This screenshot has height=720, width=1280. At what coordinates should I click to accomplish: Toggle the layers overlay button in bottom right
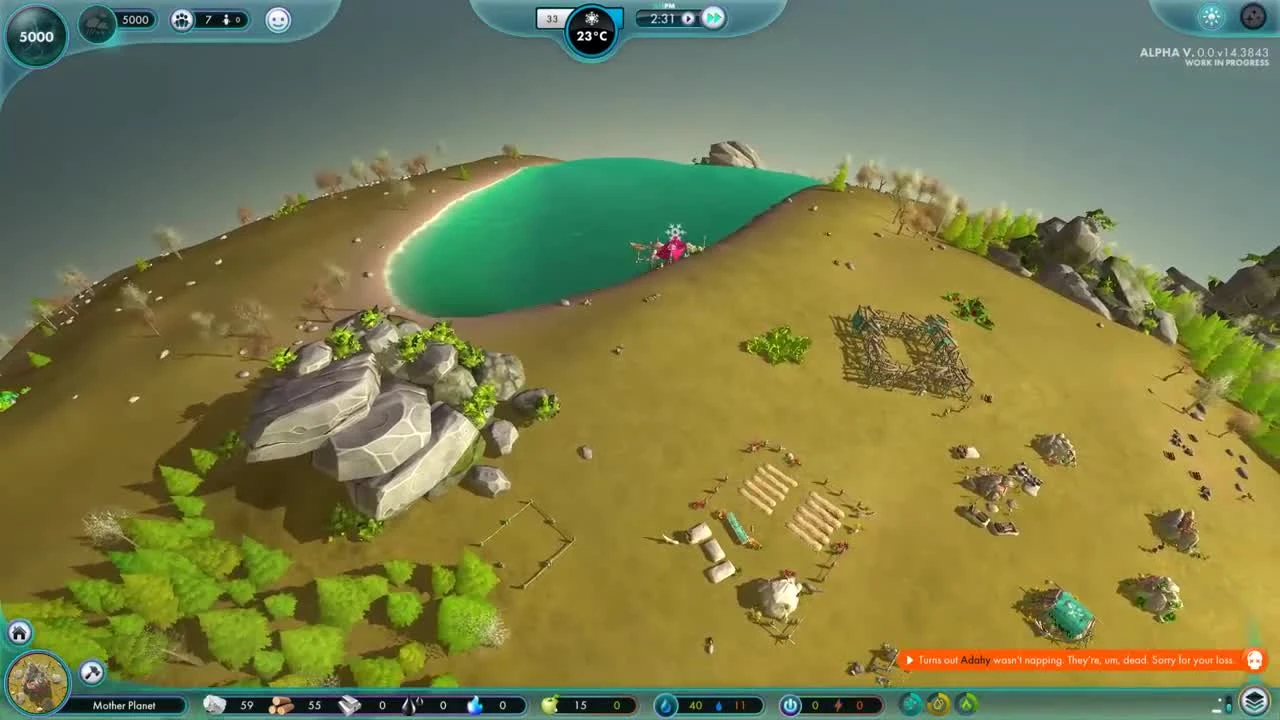[x=1257, y=703]
